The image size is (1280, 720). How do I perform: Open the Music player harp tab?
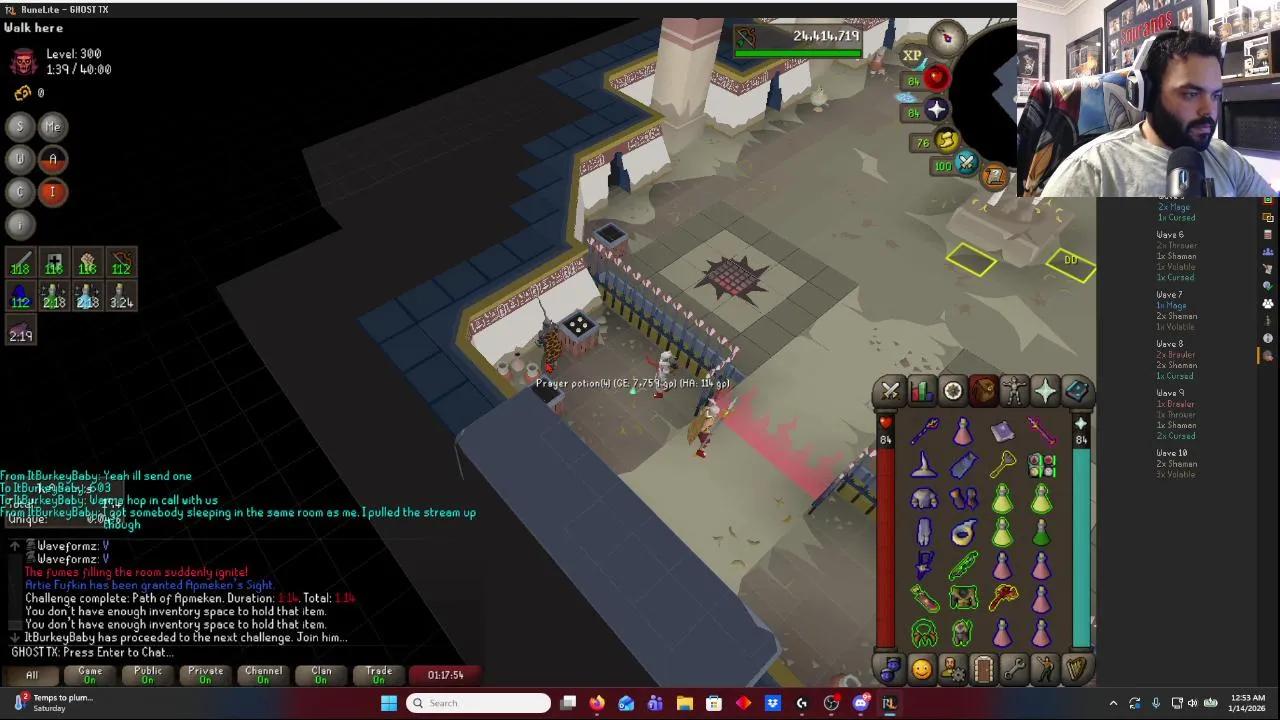[1076, 668]
